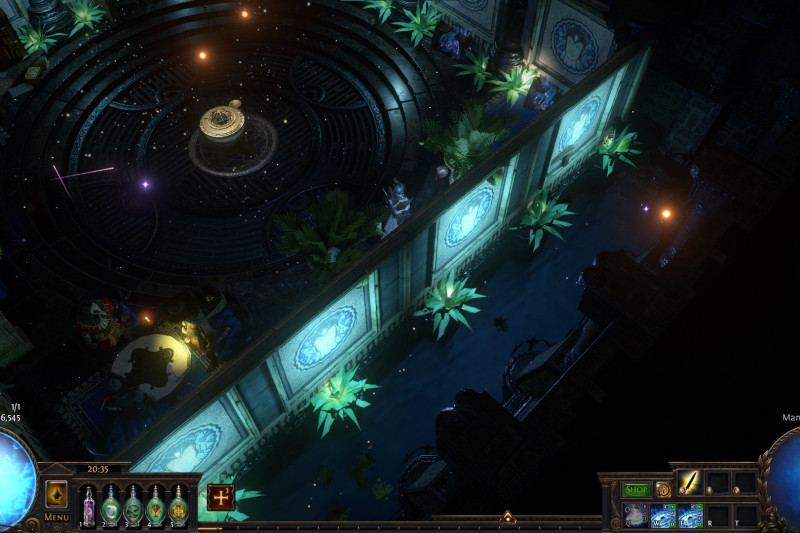Use the green swirl flask in slot 3
Image resolution: width=800 pixels, height=533 pixels.
(x=133, y=503)
